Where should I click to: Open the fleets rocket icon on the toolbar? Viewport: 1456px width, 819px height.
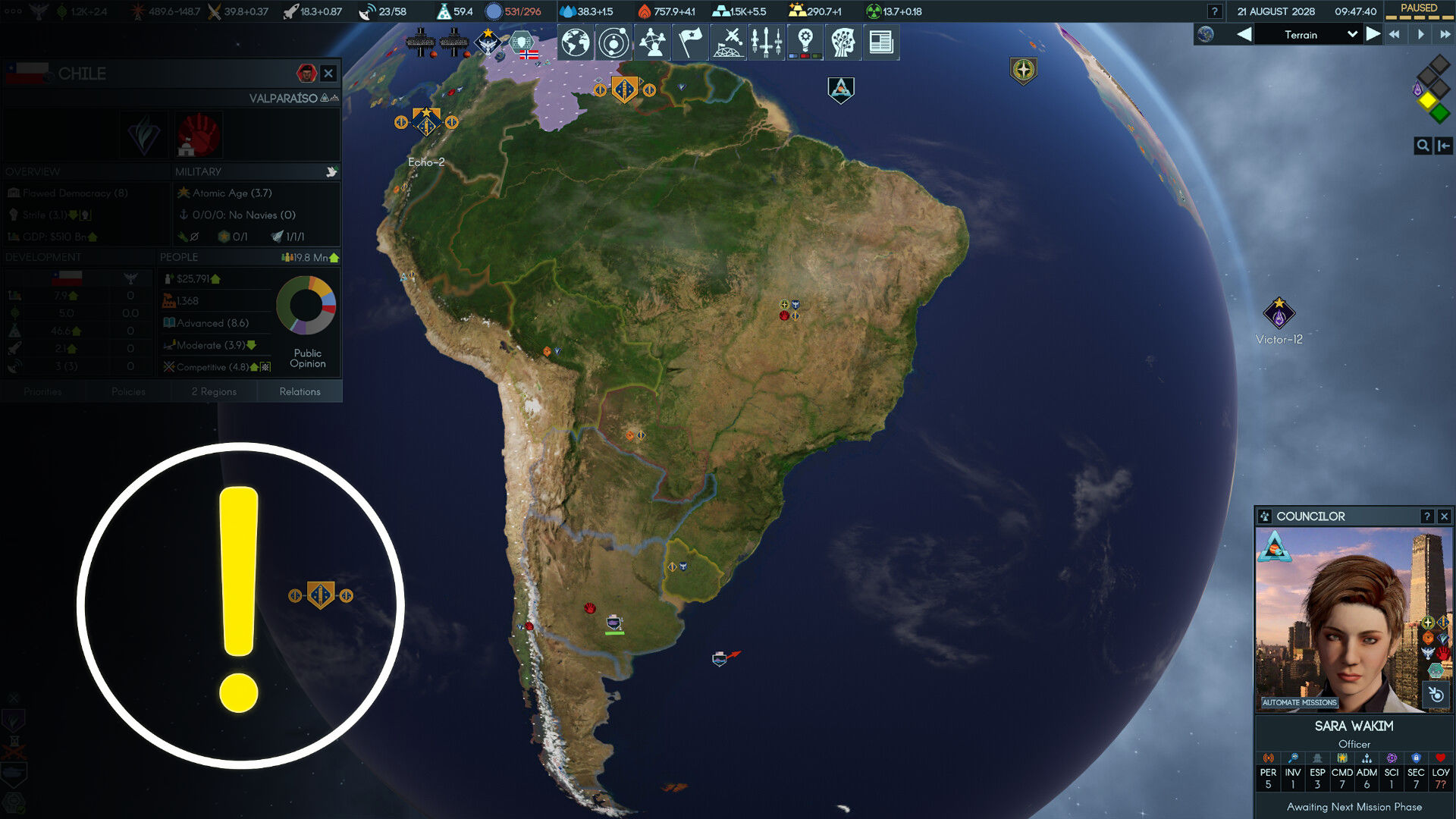click(767, 43)
